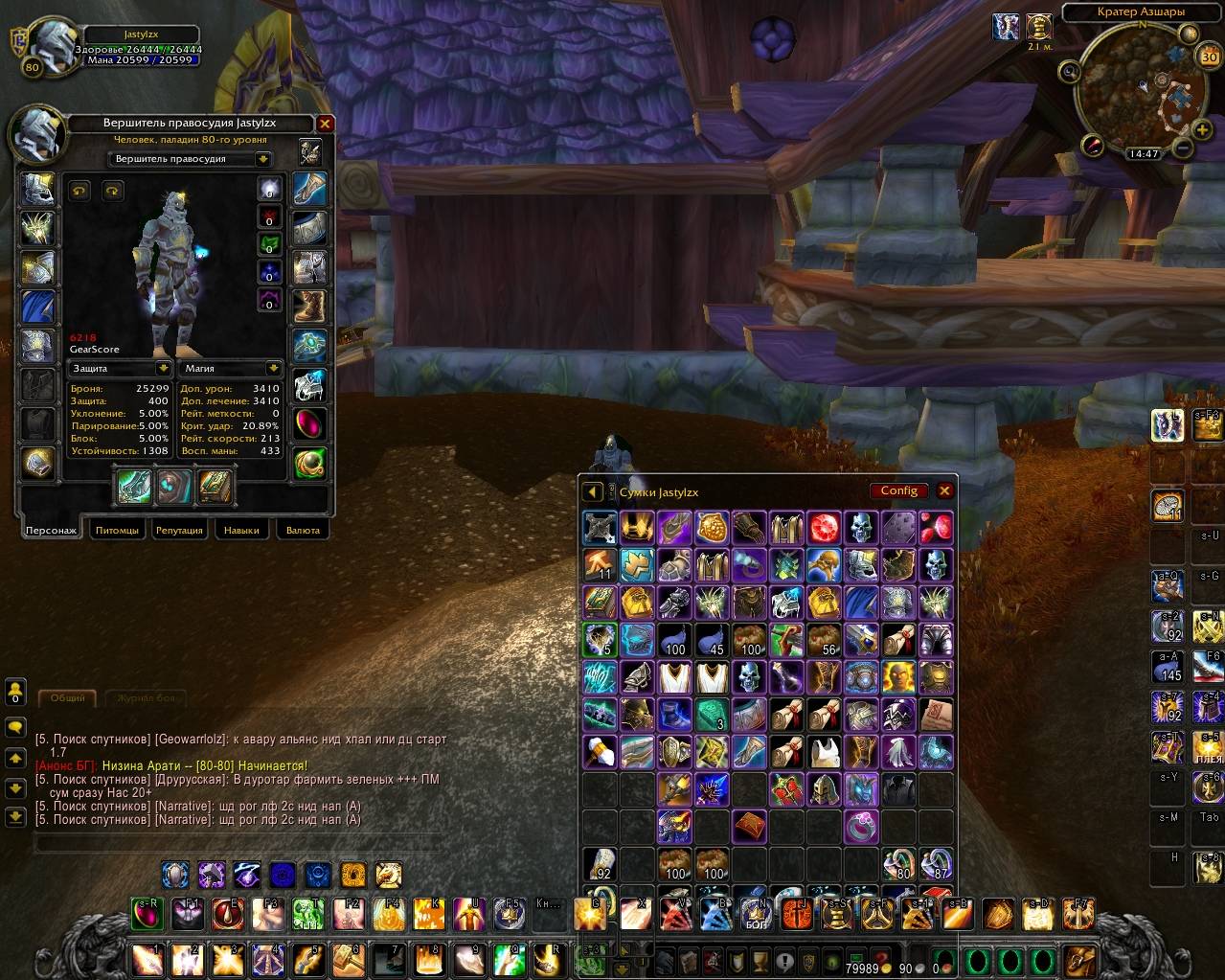Click the bag Config button
Image resolution: width=1225 pixels, height=980 pixels.
898,490
